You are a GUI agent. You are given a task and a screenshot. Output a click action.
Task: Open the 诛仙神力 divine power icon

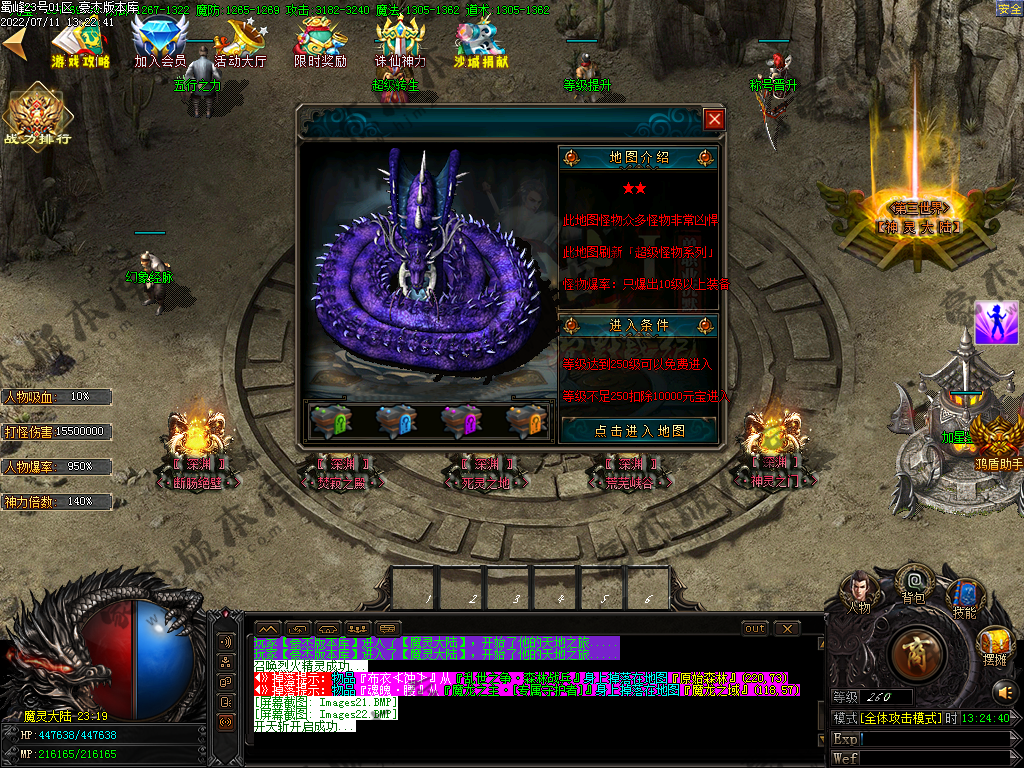point(400,42)
